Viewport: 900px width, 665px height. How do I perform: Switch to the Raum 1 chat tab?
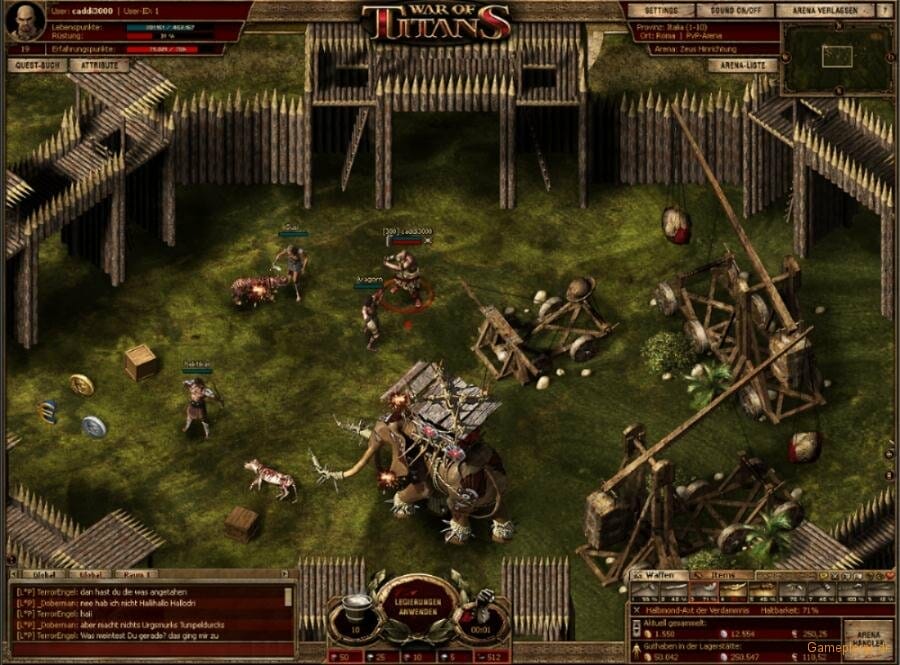pyautogui.click(x=134, y=575)
